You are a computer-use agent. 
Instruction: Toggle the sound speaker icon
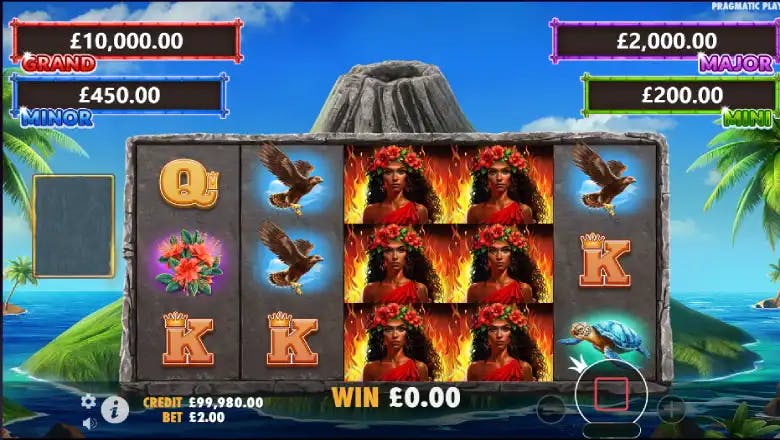tap(88, 423)
